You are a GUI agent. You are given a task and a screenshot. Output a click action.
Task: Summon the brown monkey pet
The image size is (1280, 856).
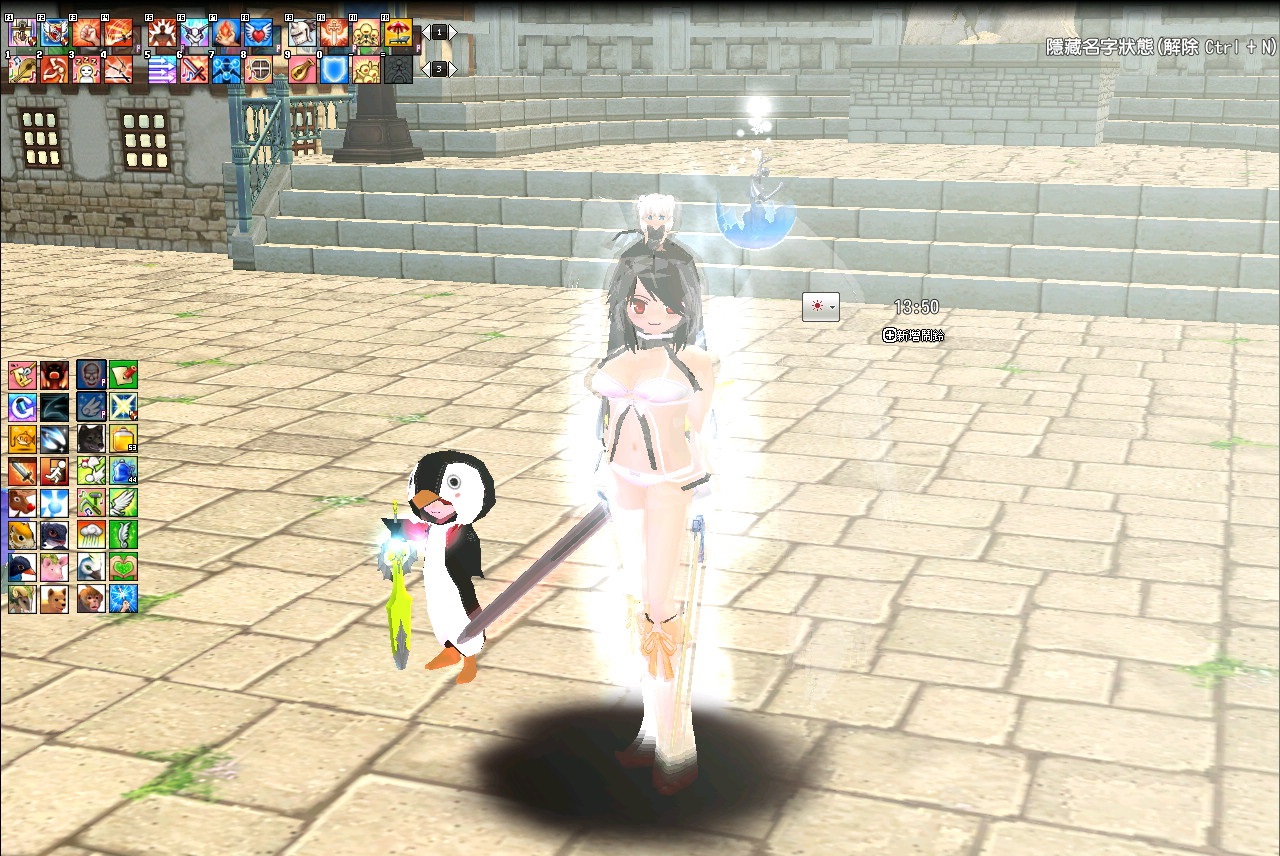click(x=91, y=599)
